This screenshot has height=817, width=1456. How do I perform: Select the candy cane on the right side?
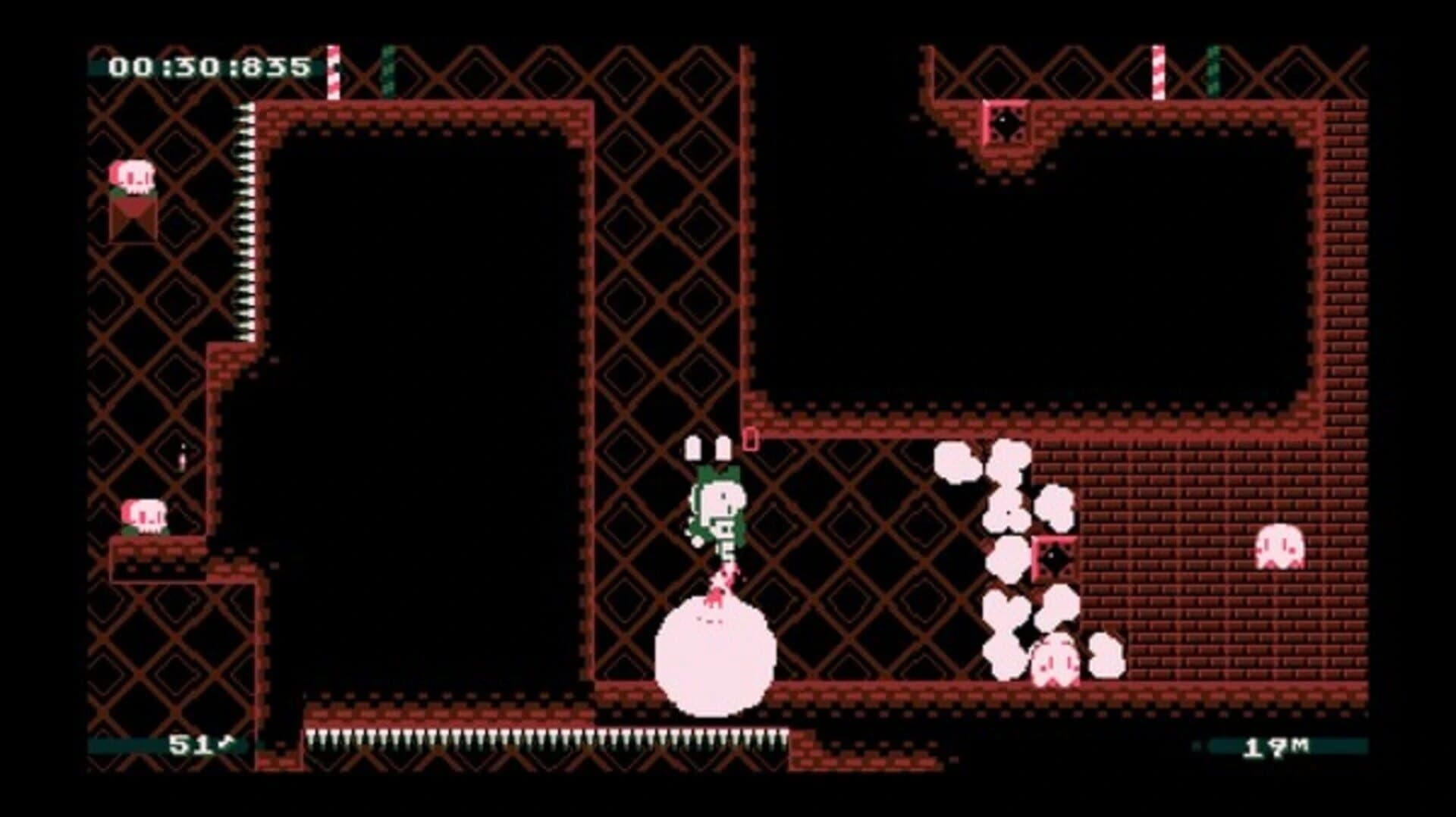[x=1158, y=72]
